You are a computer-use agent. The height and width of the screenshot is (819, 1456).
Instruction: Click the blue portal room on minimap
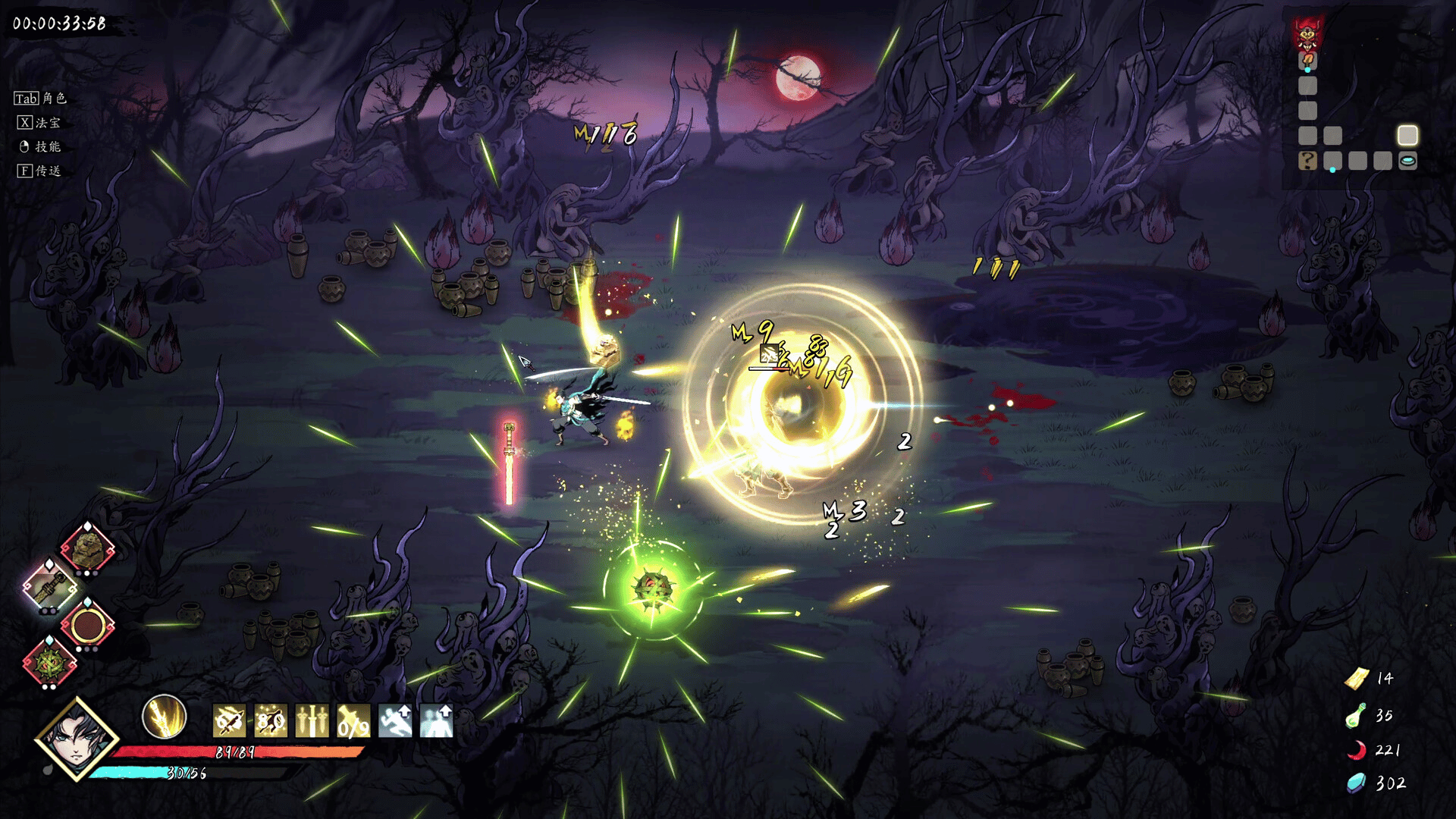(1407, 161)
